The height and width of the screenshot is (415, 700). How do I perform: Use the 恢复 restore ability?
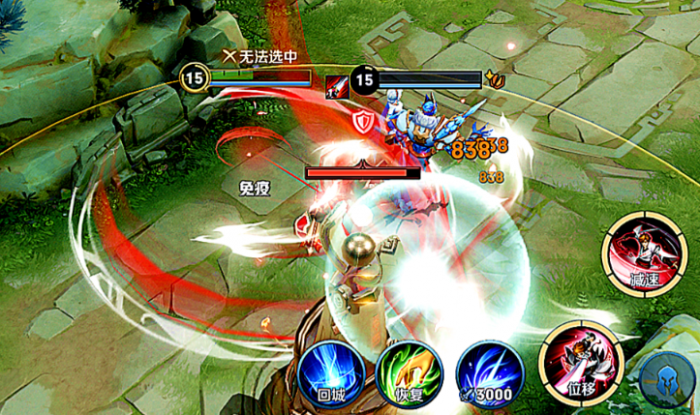tap(409, 373)
